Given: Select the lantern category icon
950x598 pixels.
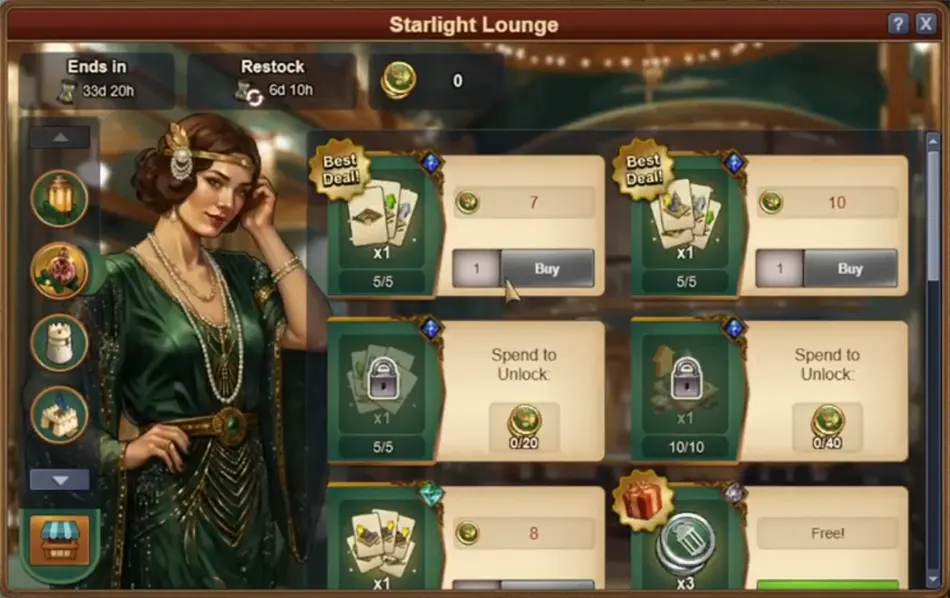Looking at the screenshot, I should click(x=60, y=198).
